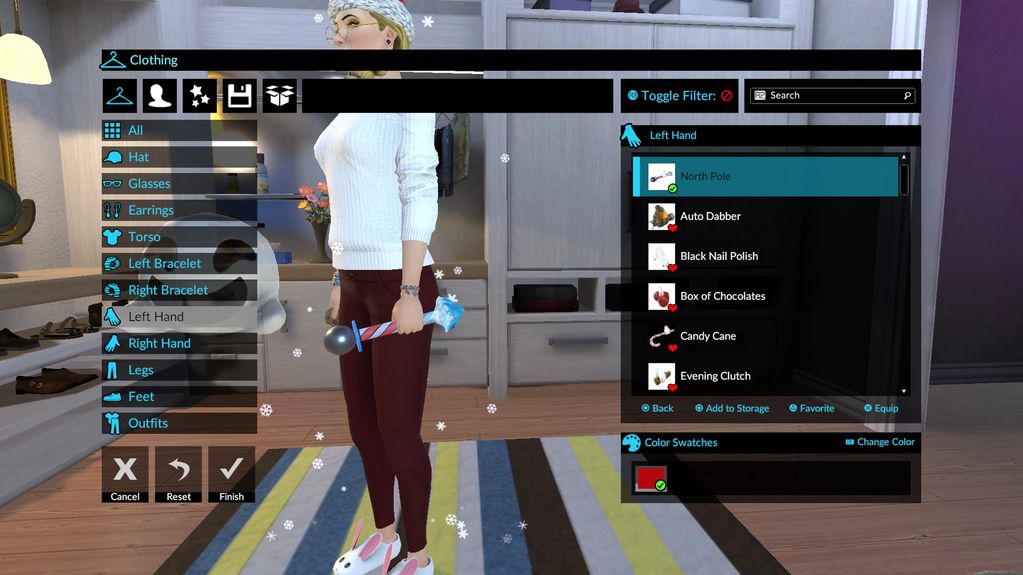Open the save outfit floppy disk tab
Viewport: 1023px width, 575px height.
tap(239, 96)
